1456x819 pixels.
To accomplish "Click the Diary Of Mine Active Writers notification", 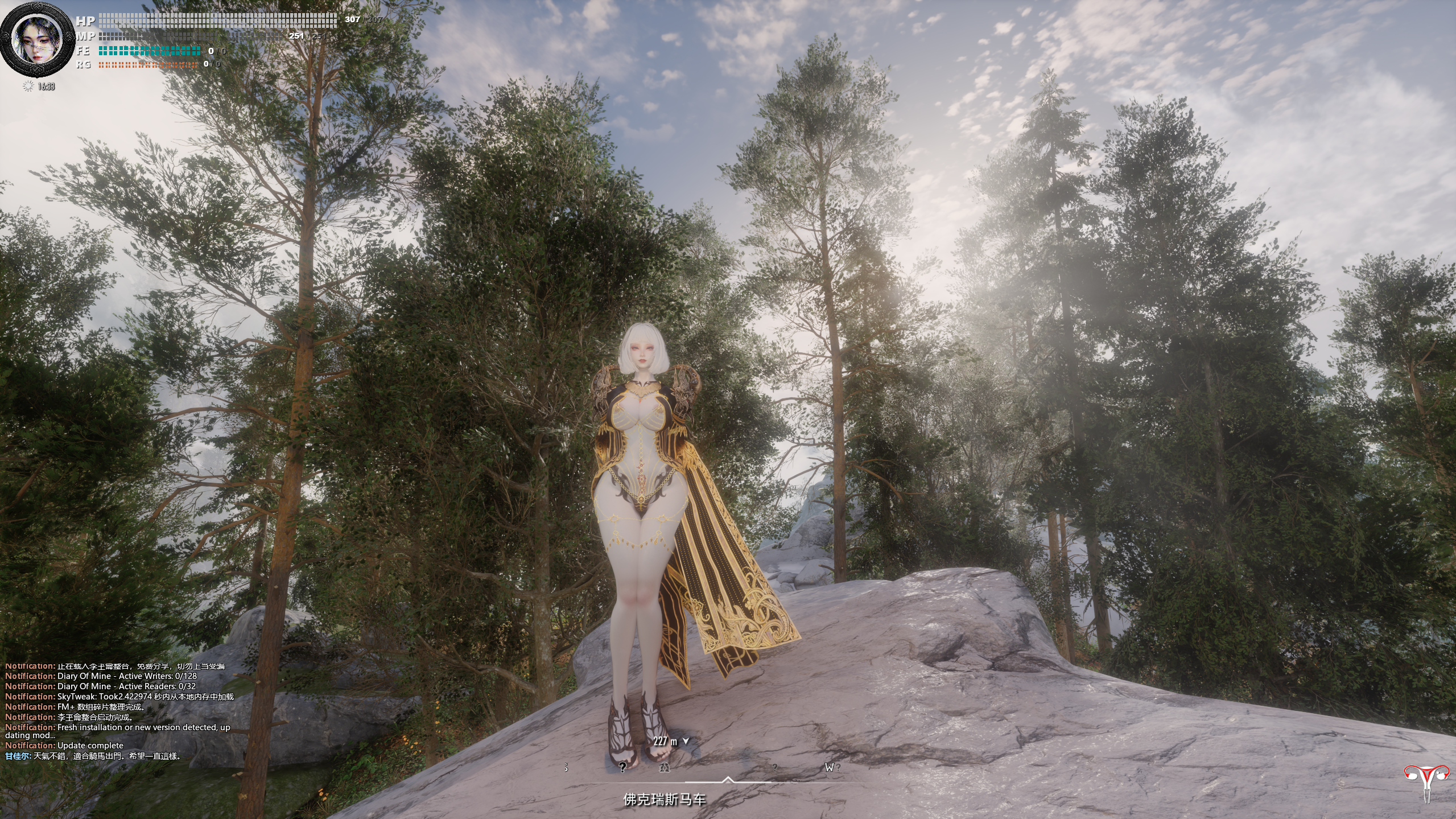I will [x=101, y=676].
